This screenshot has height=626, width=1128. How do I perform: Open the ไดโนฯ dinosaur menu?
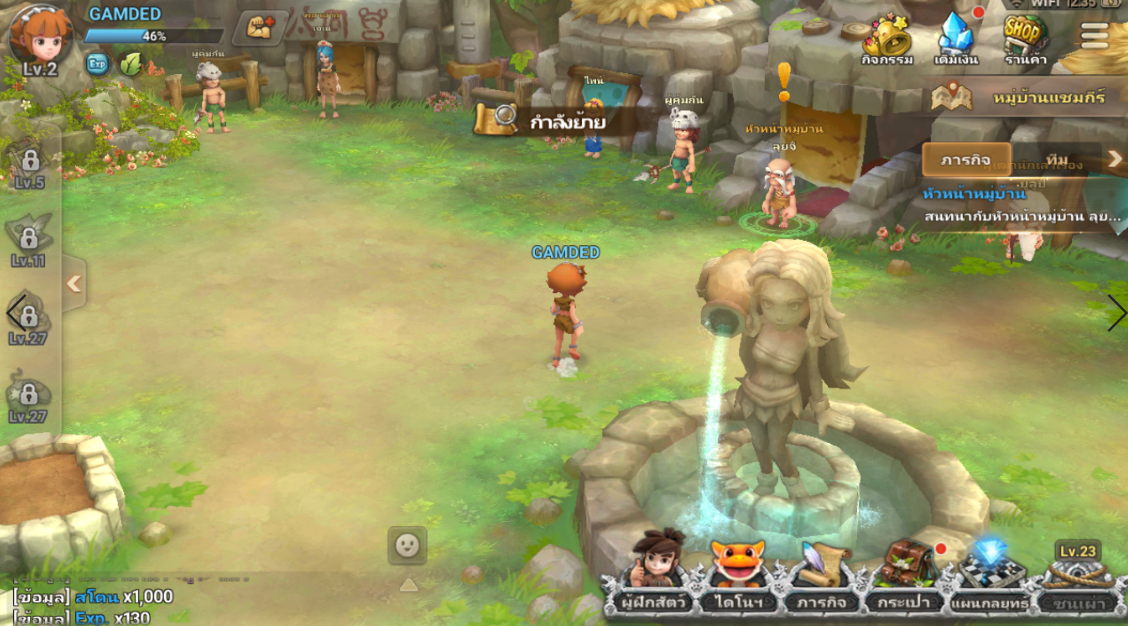pyautogui.click(x=739, y=574)
